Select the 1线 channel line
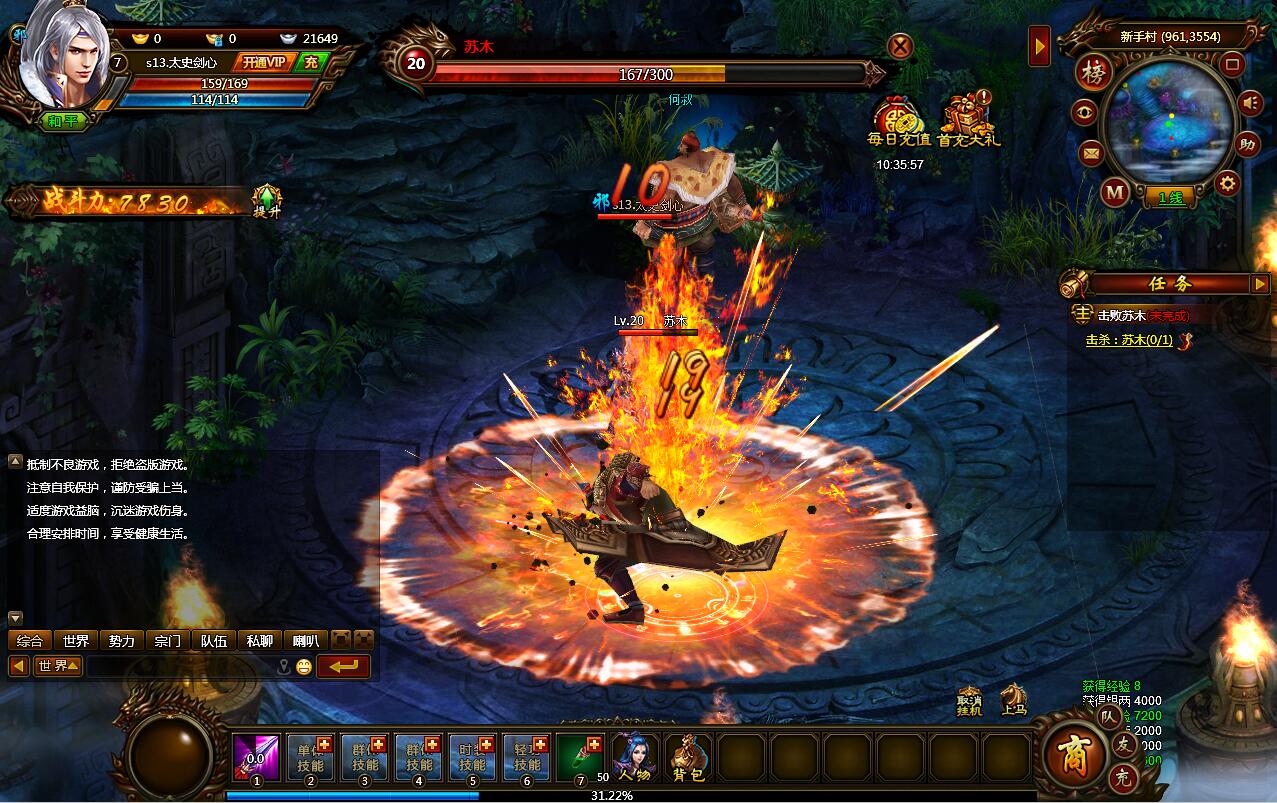The width and height of the screenshot is (1277, 803). 1170,198
